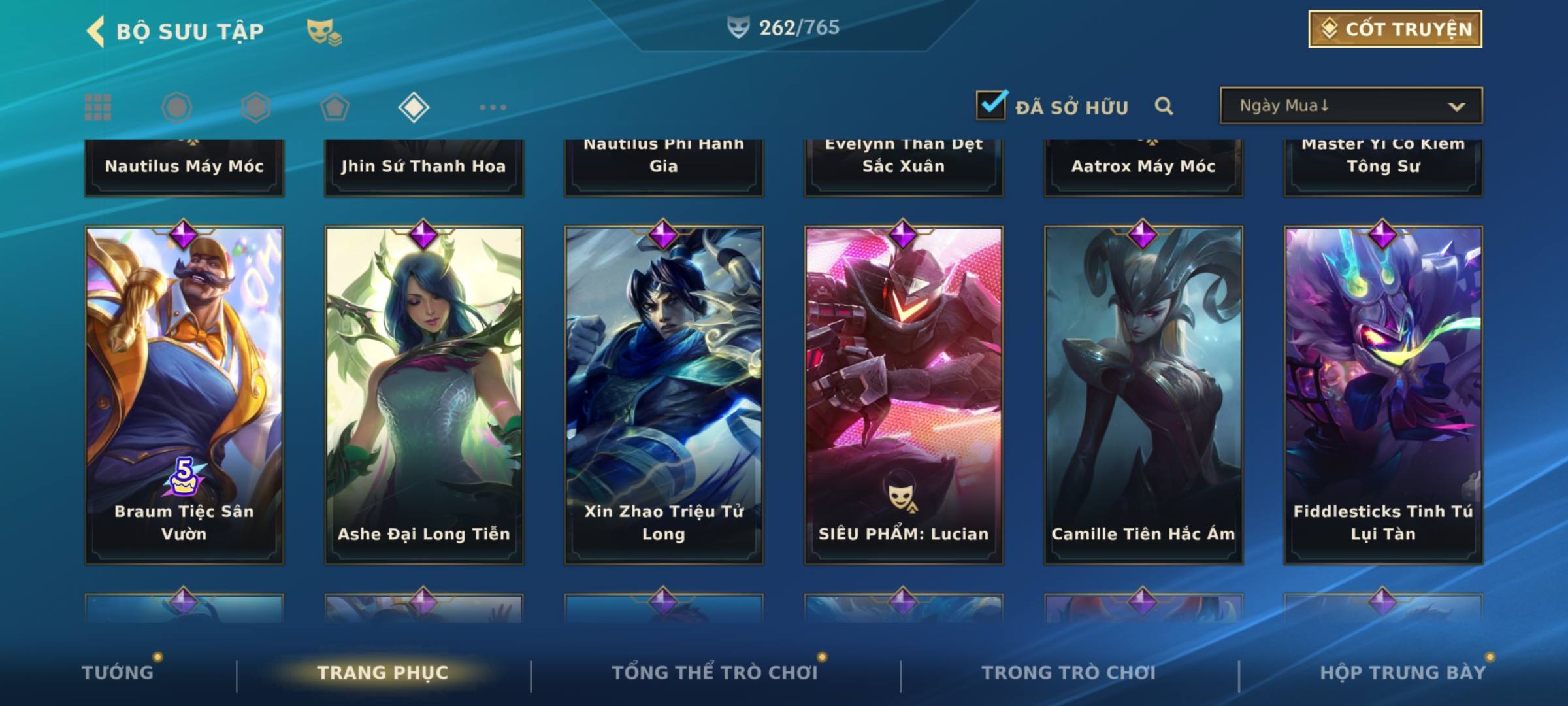
Task: Open the Cốt Truyện button
Action: click(1395, 29)
